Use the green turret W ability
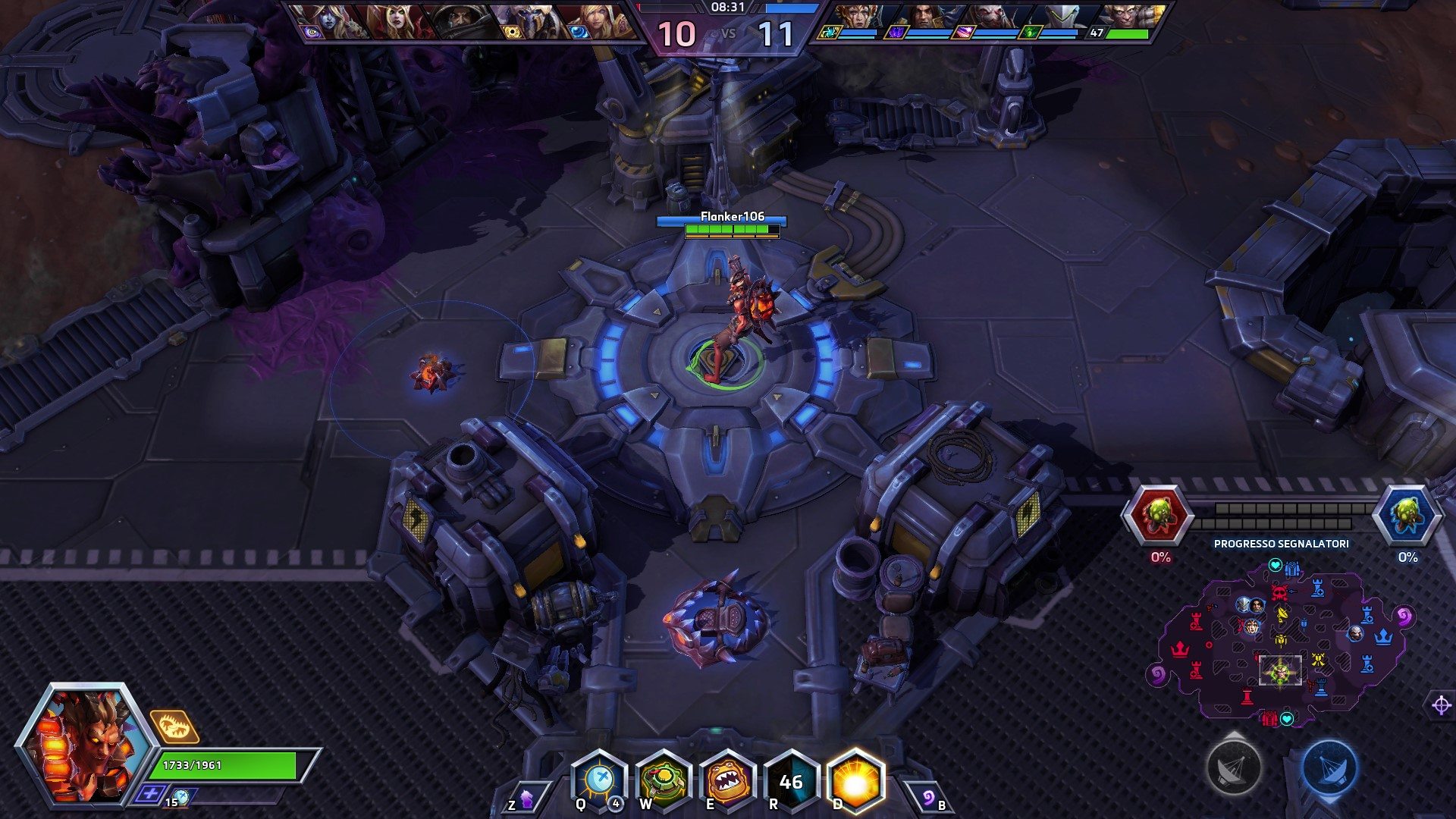This screenshot has width=1456, height=819. 664,781
